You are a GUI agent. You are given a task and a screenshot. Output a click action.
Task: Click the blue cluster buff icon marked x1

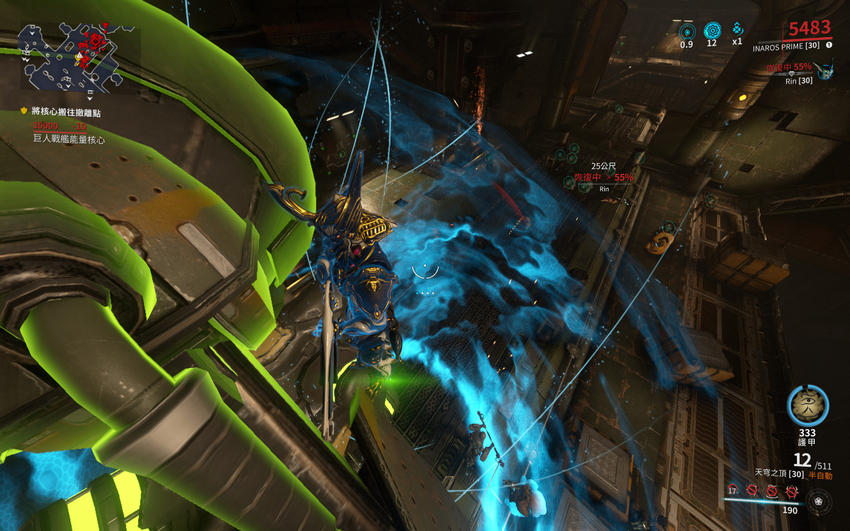(737, 30)
